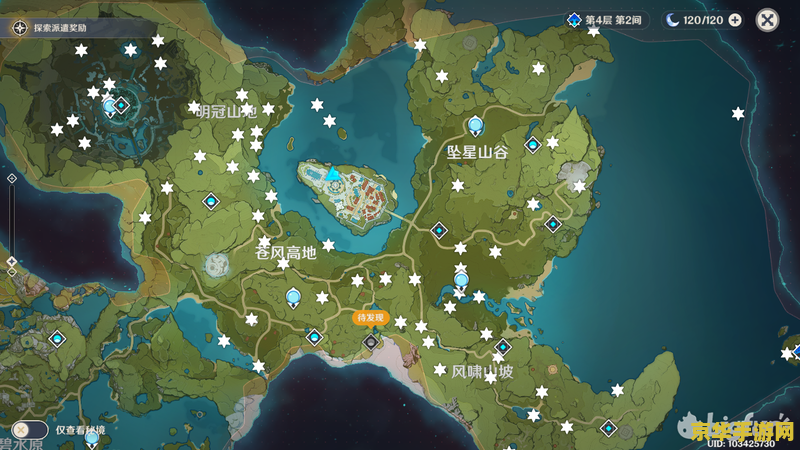Add resin with the plus button

tap(735, 20)
